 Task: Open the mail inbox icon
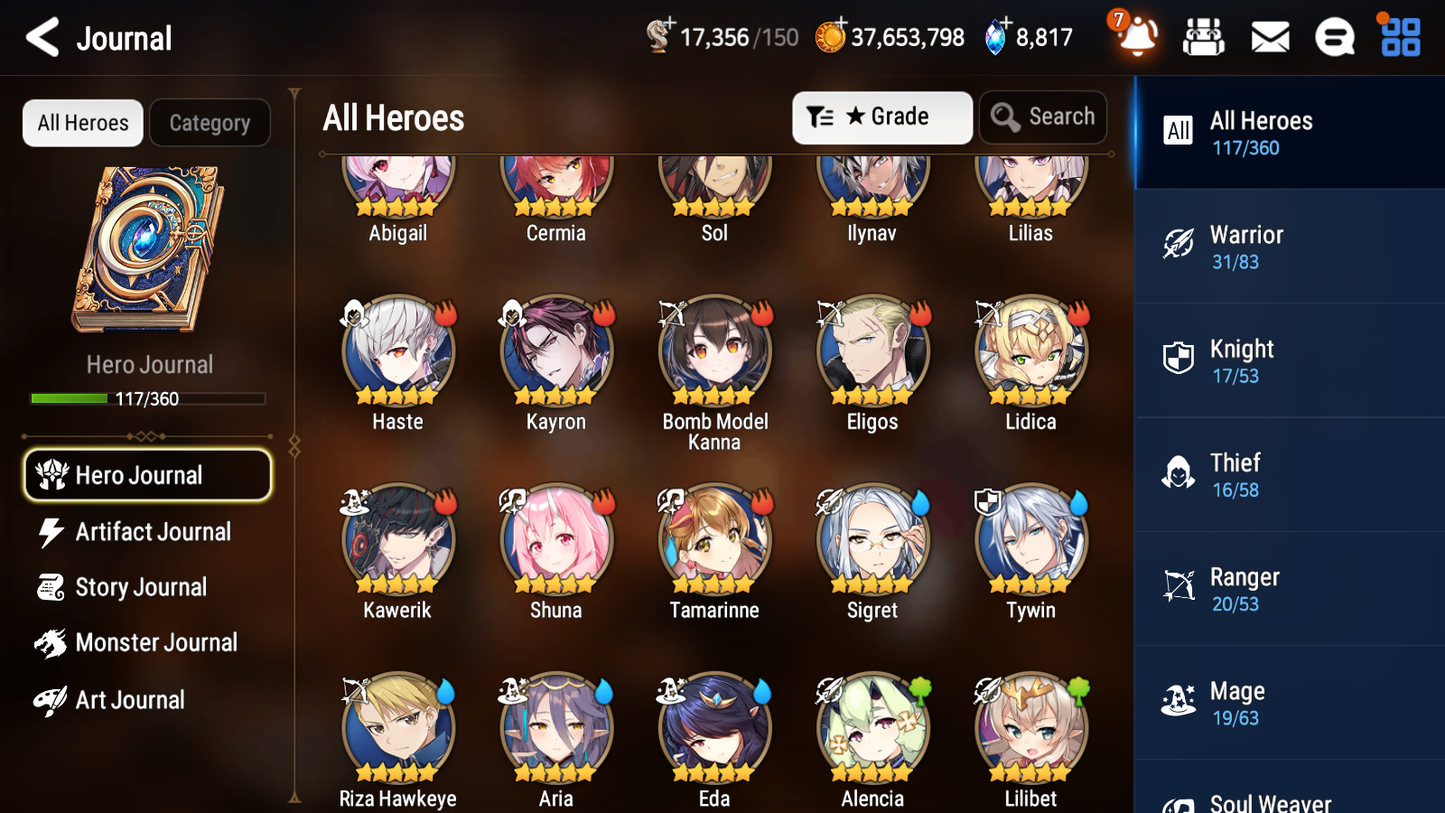[1269, 36]
